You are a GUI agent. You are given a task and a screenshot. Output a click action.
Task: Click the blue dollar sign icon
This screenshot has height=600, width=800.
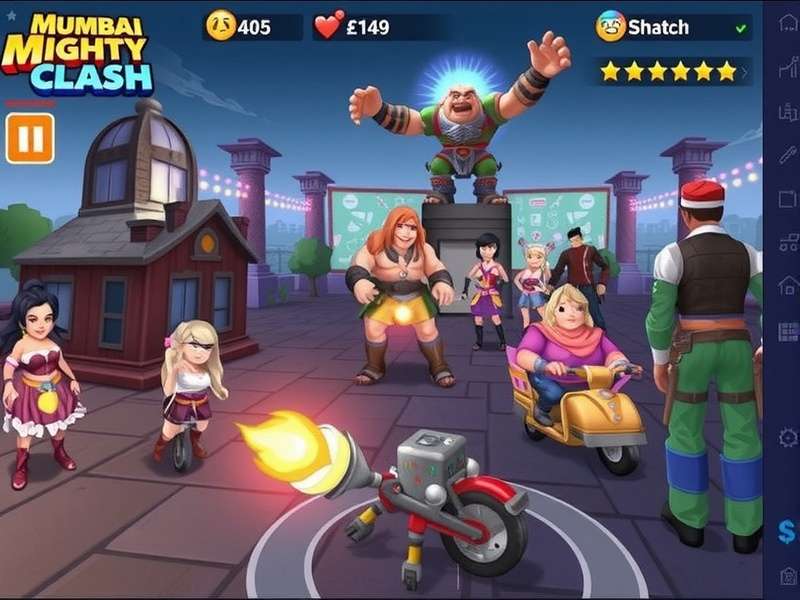tap(788, 530)
